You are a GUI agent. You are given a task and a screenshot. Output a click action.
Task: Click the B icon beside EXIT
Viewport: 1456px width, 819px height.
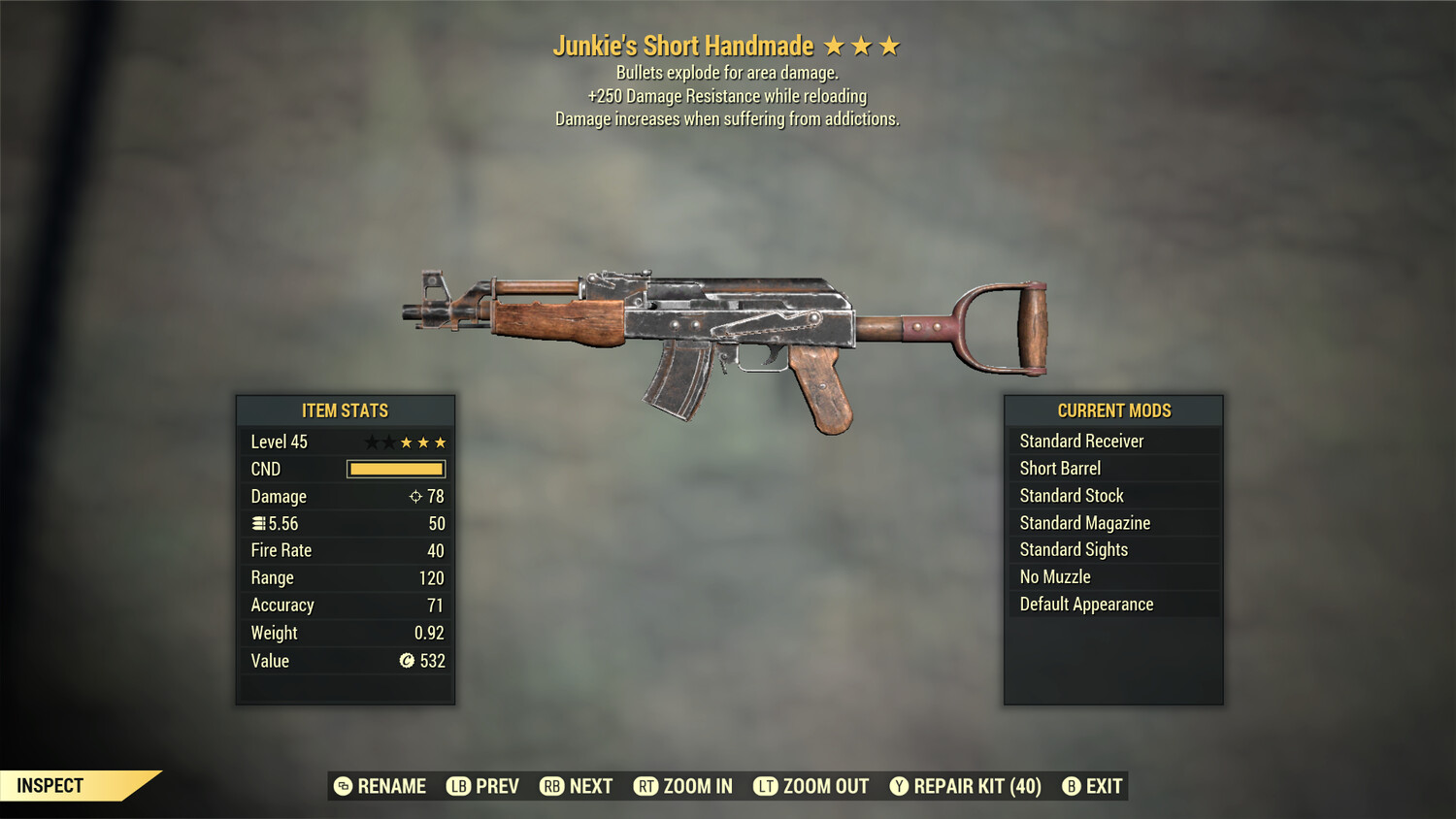tap(1072, 786)
